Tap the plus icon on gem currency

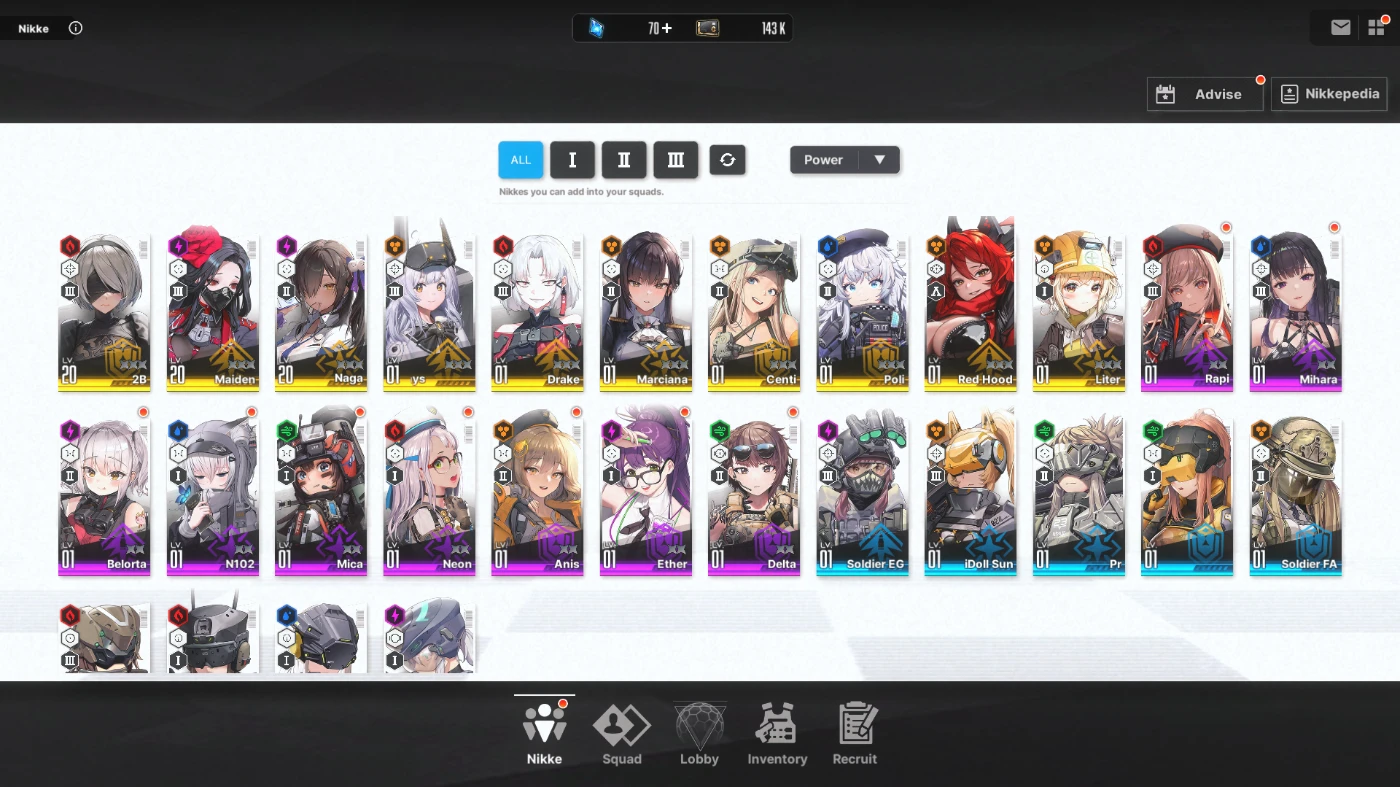668,28
